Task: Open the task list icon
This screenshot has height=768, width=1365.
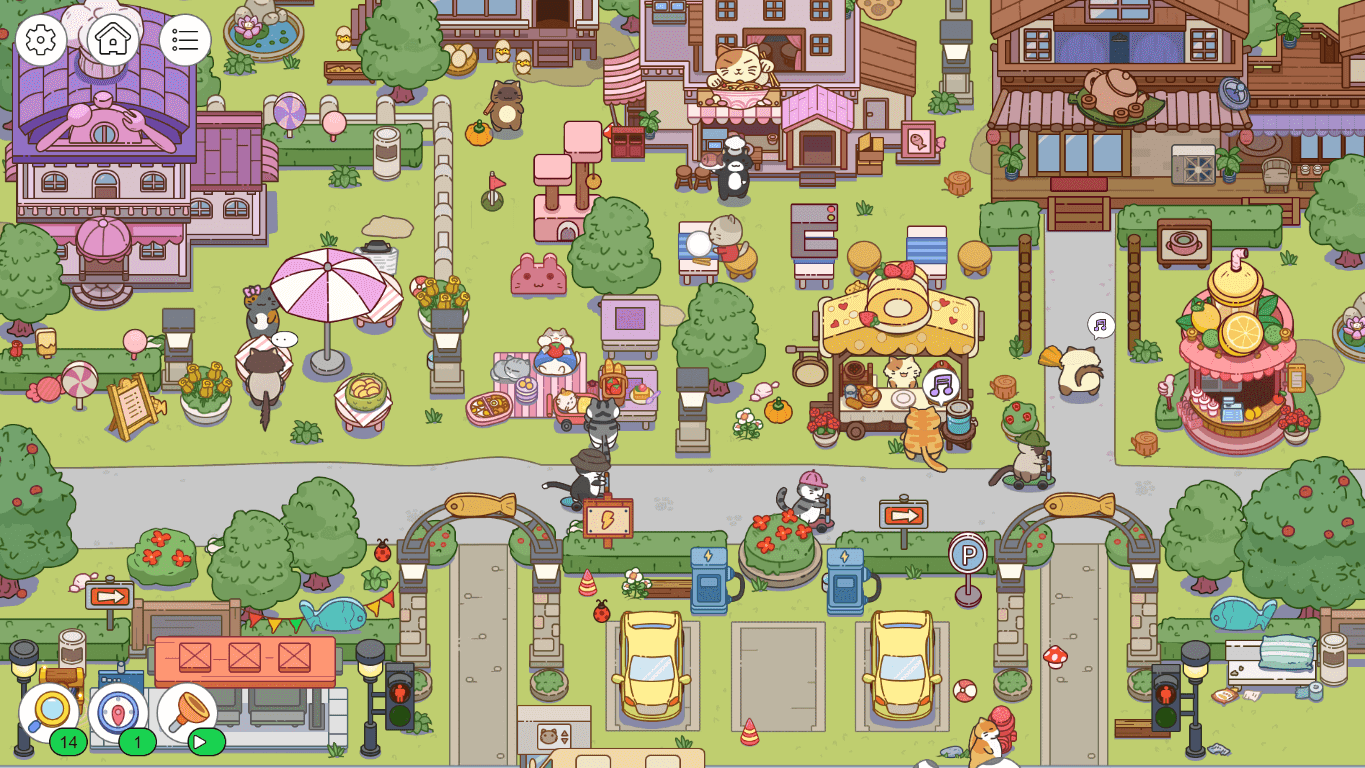Action: [x=184, y=40]
